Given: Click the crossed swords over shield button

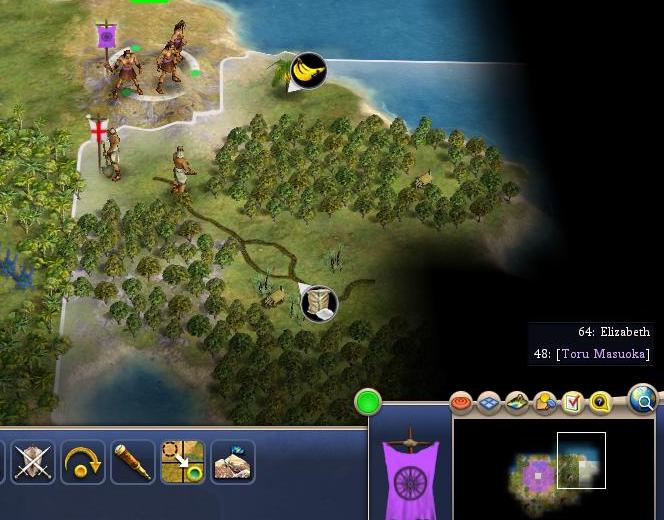Looking at the screenshot, I should tap(33, 462).
